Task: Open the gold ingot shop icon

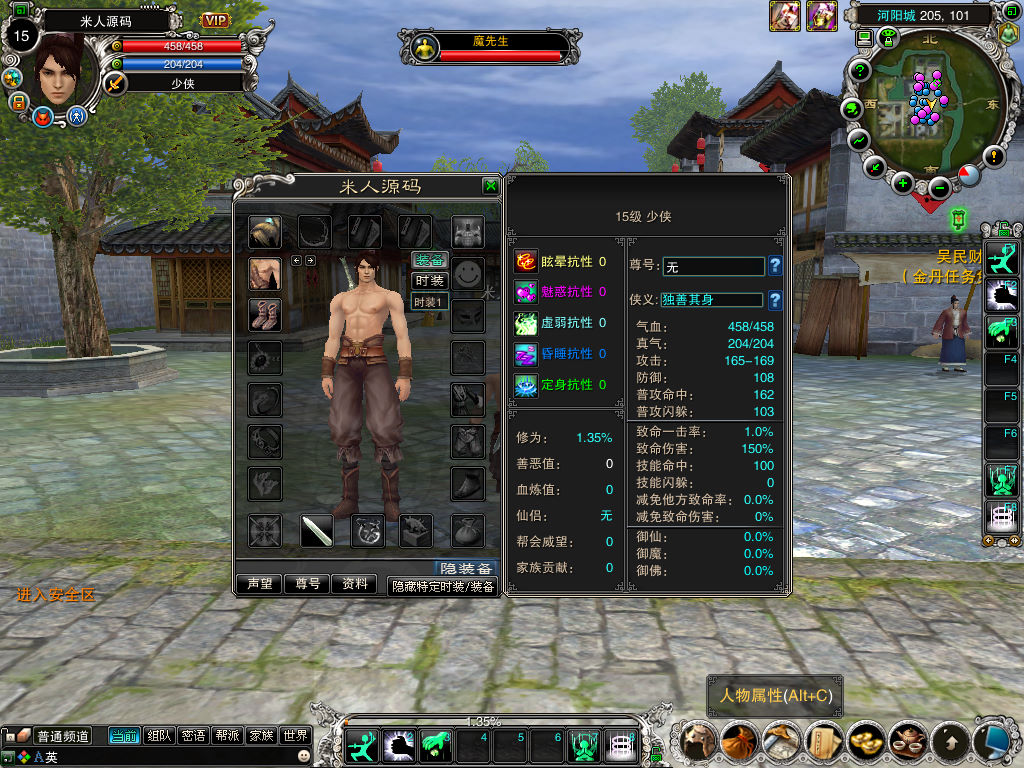Action: [x=865, y=741]
